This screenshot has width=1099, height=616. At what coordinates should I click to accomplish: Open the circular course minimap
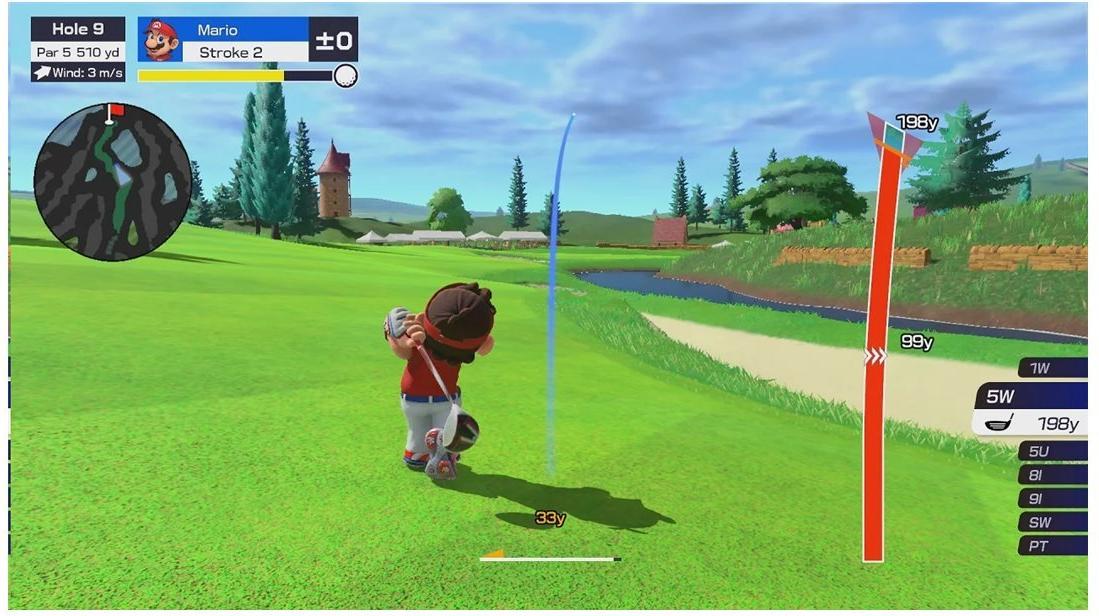[112, 182]
